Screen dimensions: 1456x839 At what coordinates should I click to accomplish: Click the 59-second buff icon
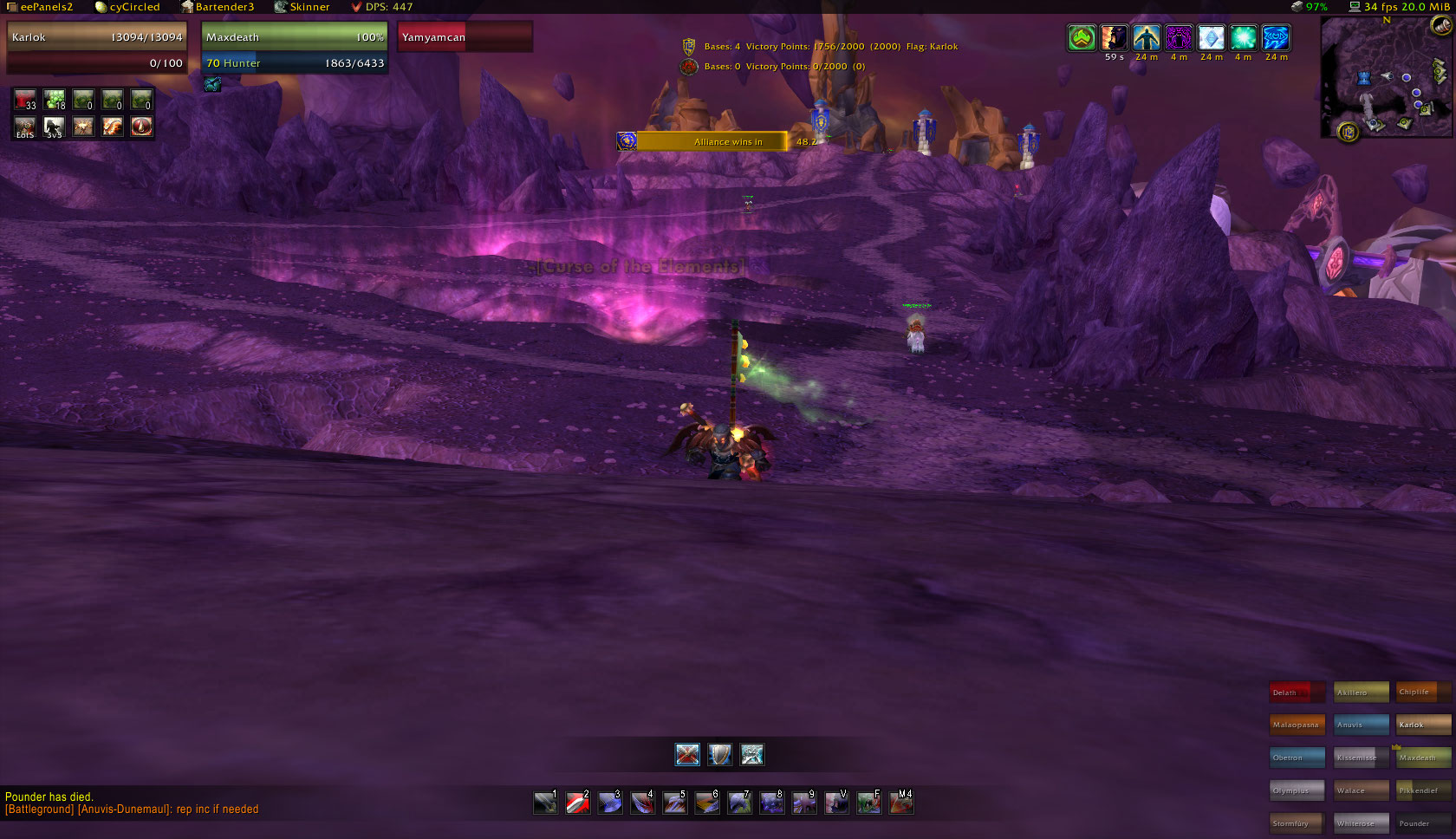[x=1114, y=38]
